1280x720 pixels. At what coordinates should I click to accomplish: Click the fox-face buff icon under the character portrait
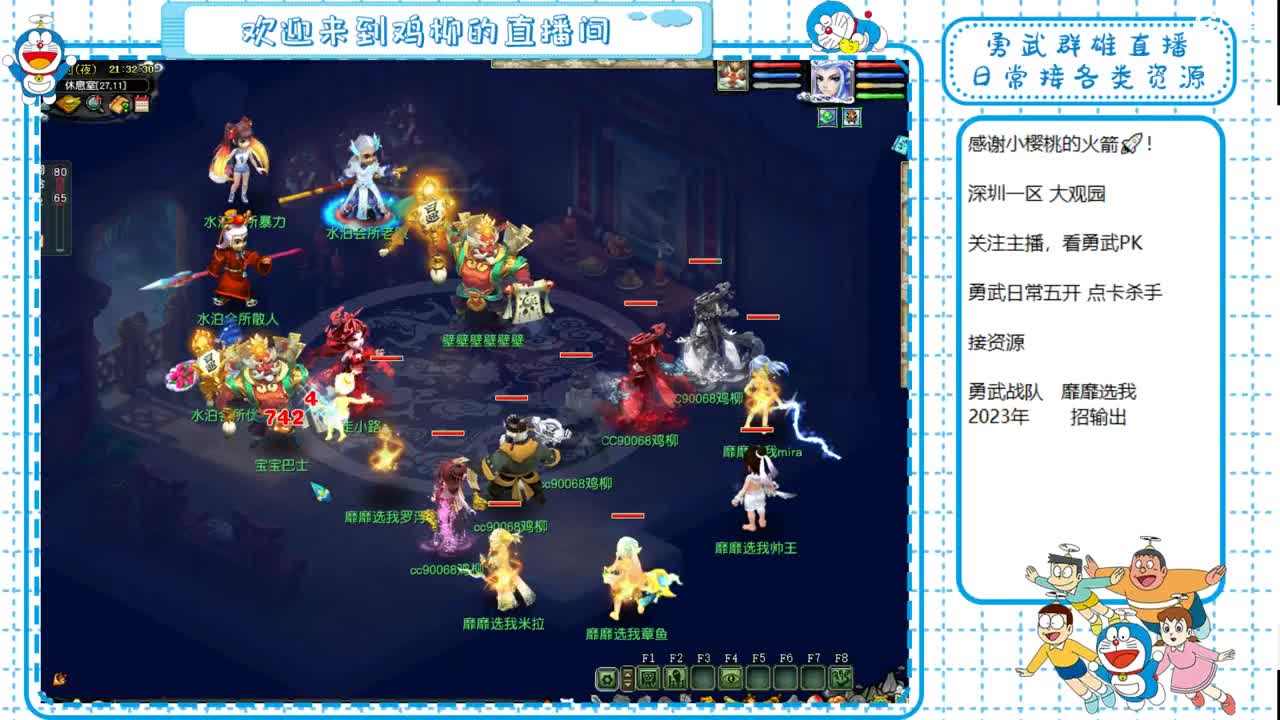click(852, 118)
